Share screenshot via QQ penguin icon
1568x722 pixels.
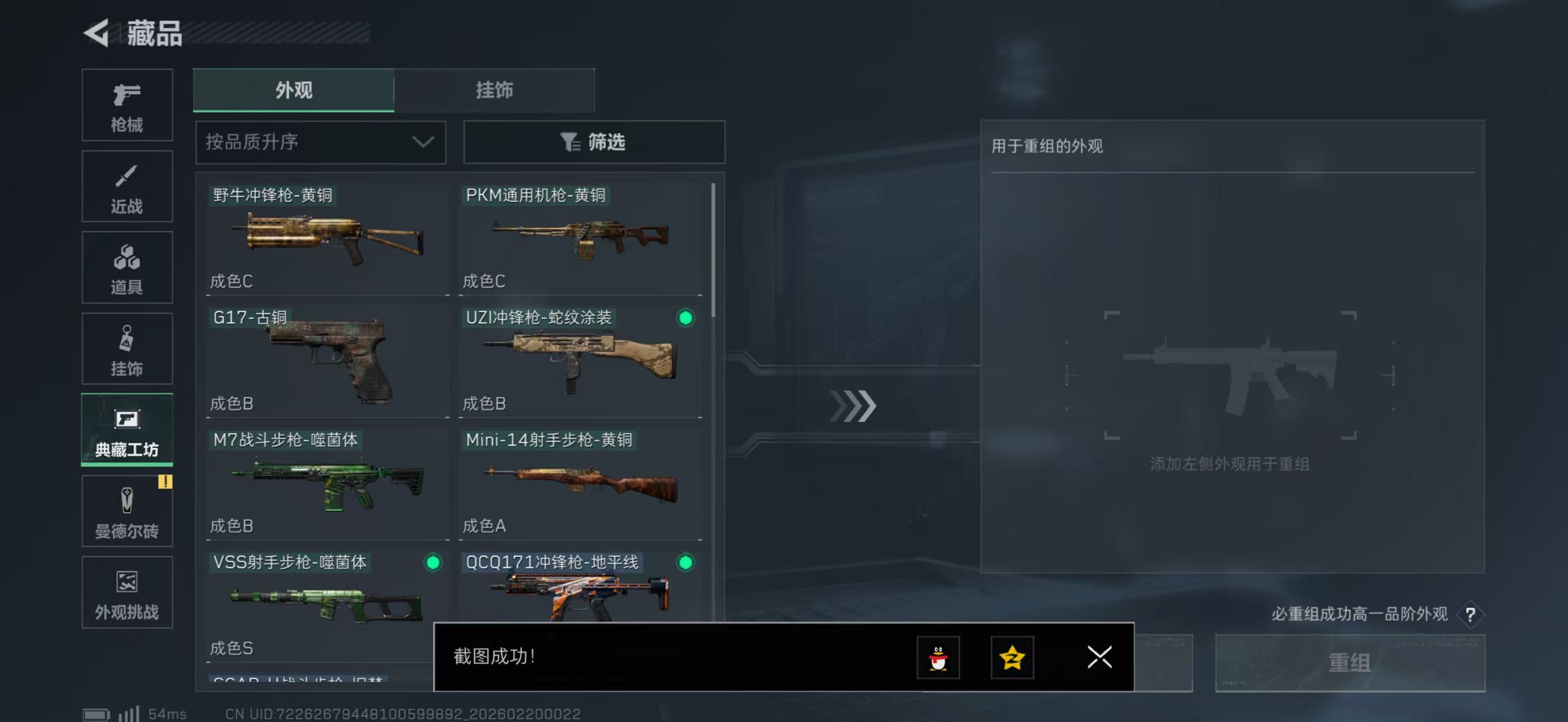pos(940,658)
